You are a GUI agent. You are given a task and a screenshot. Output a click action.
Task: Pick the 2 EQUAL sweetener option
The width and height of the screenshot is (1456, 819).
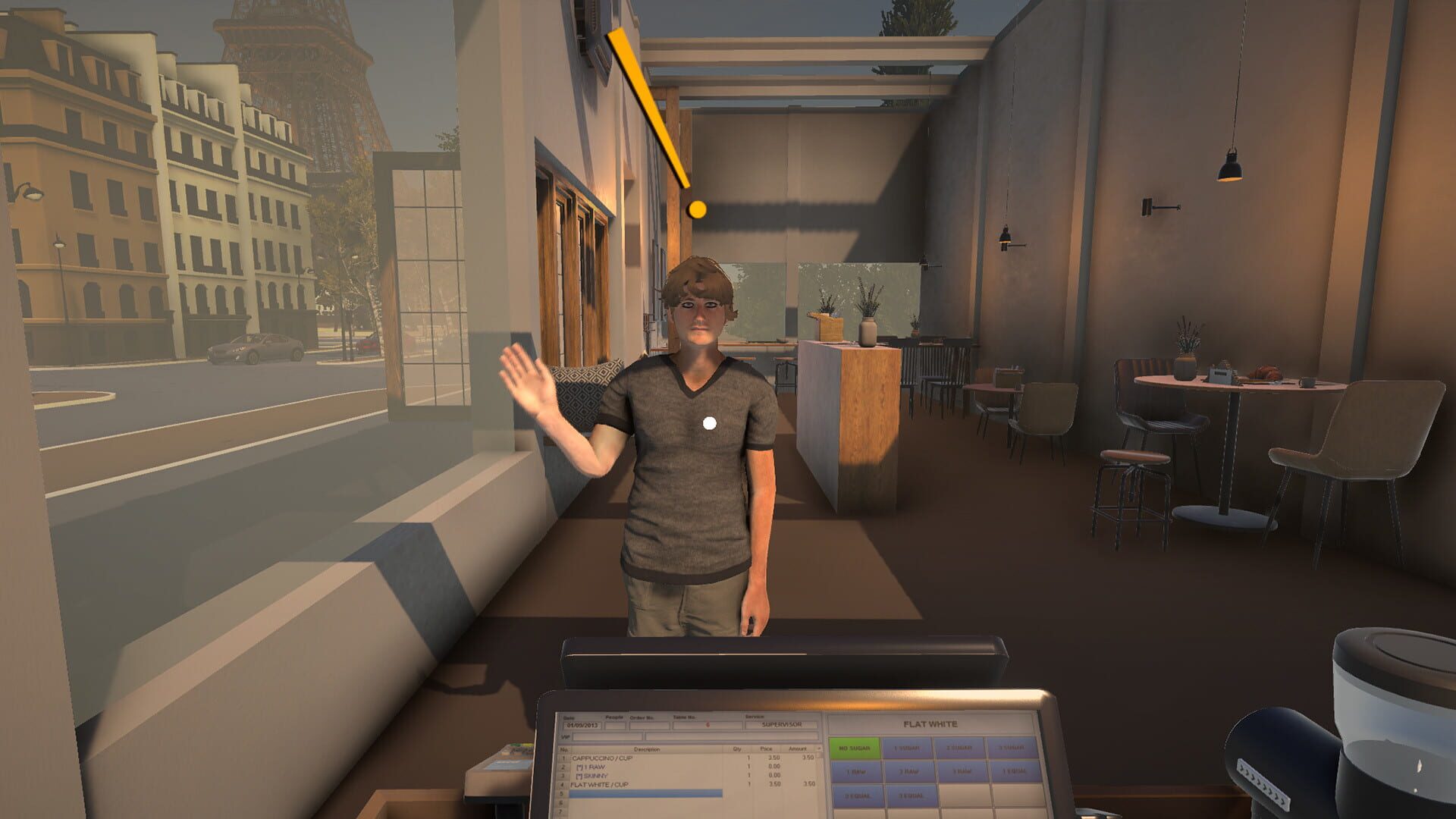pos(856,795)
